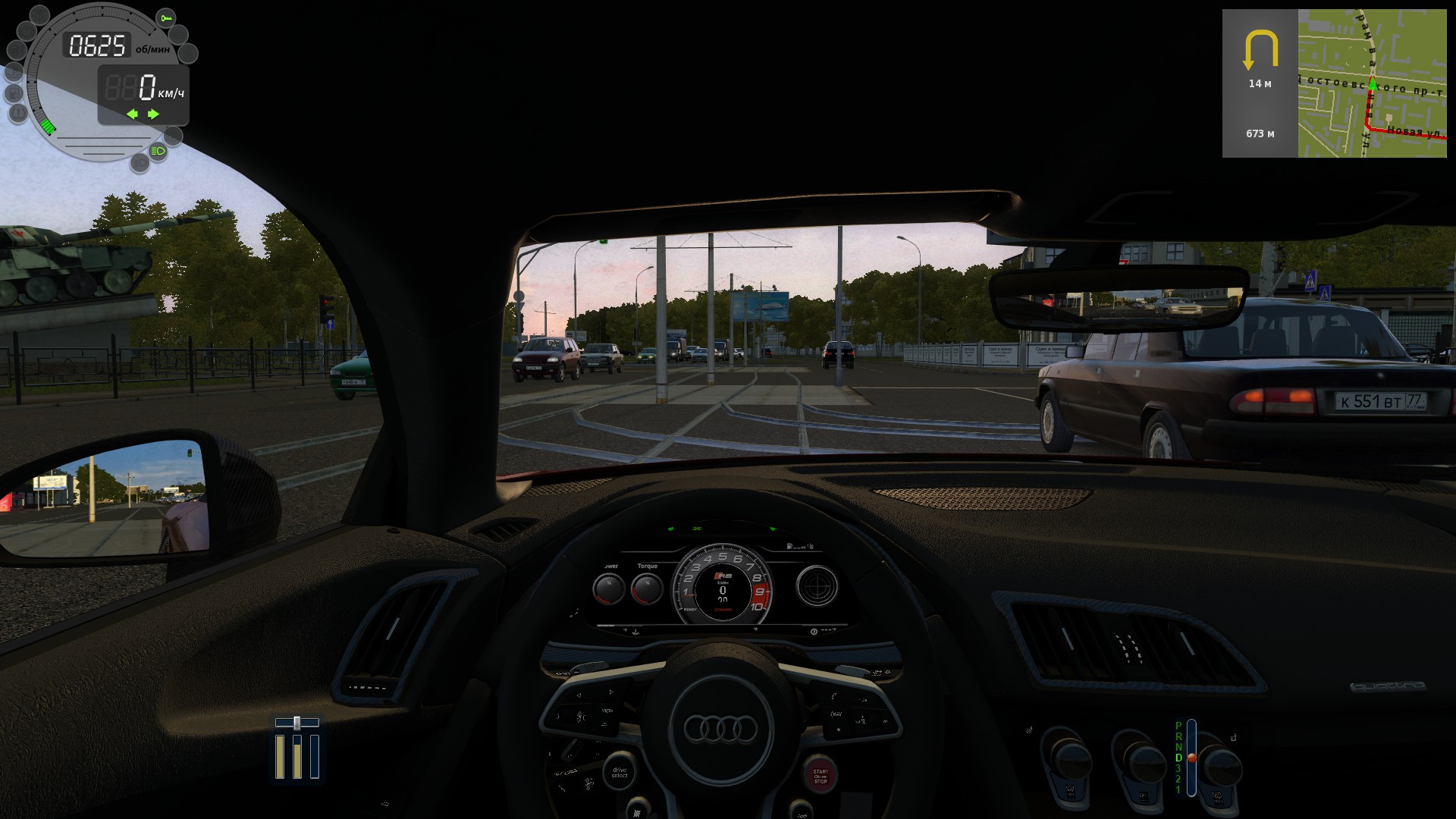Toggle the left turn signal arrow

coord(133,114)
